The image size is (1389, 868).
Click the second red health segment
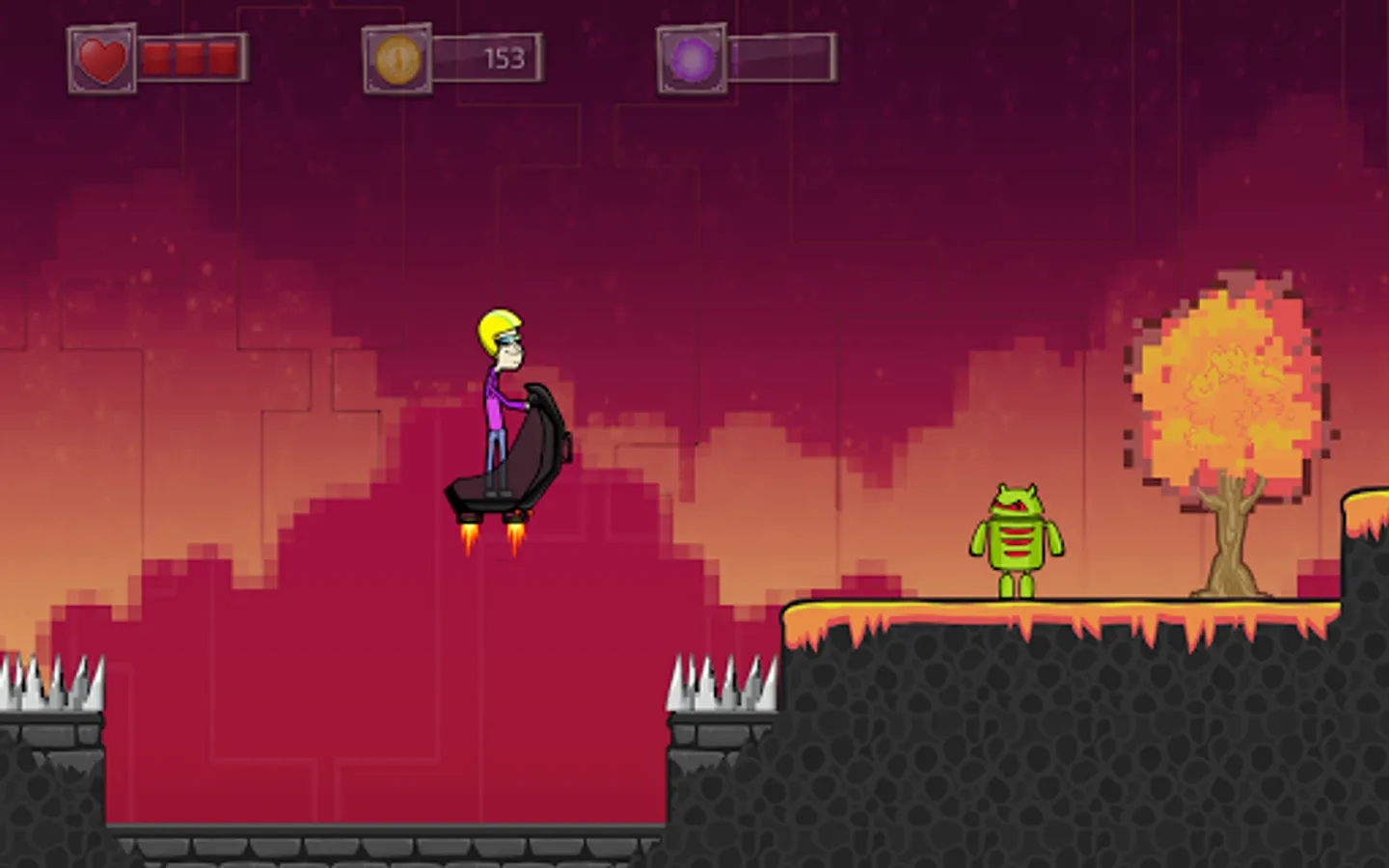tap(188, 60)
